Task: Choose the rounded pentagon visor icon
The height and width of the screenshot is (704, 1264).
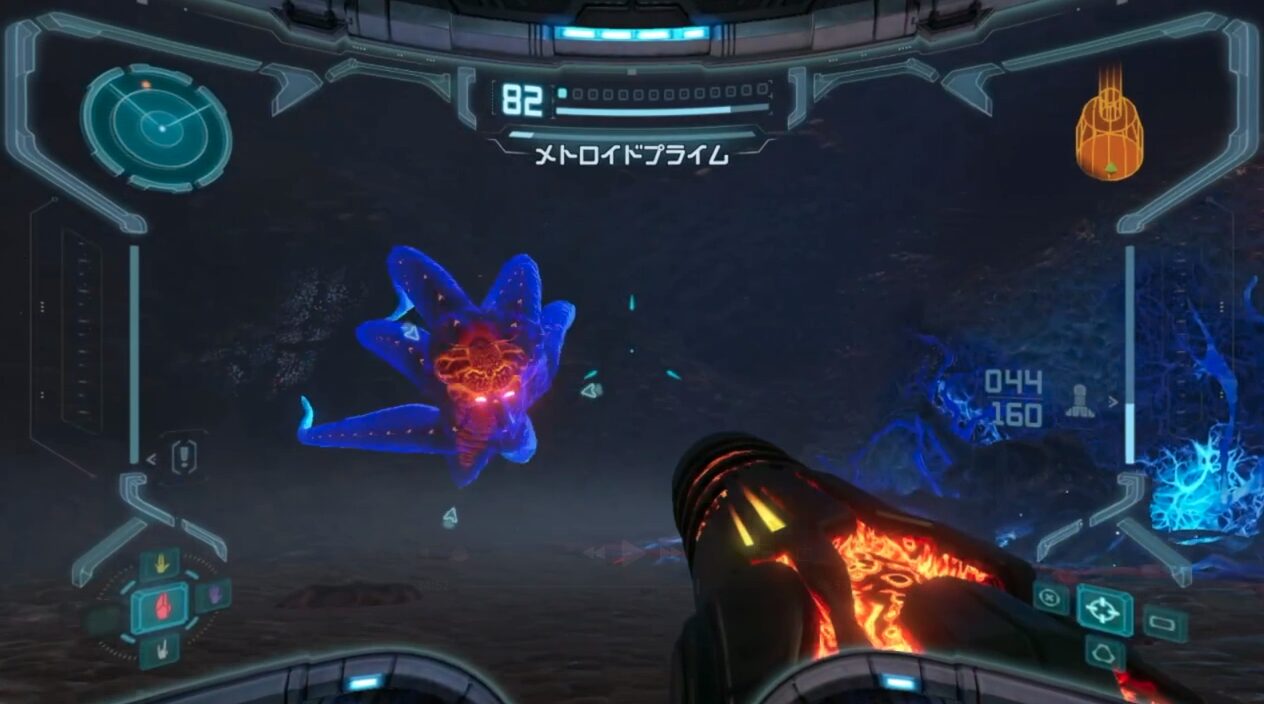Action: coord(1105,653)
